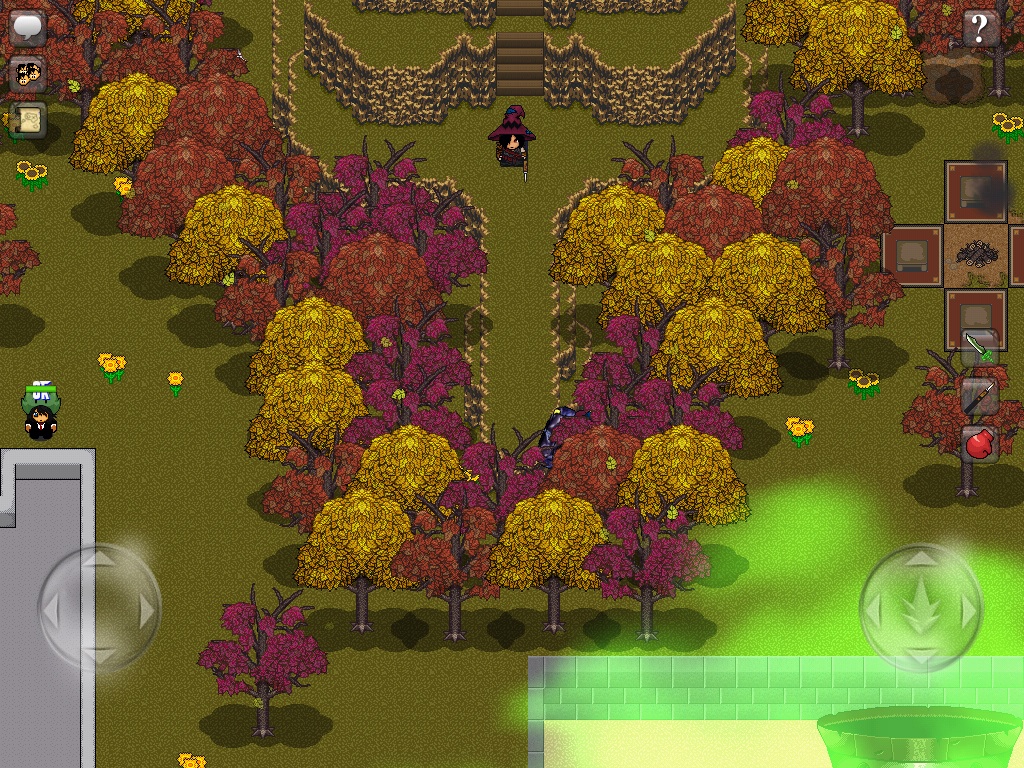1024x768 pixels.
Task: Select the black dagger weapon slot
Action: tap(980, 396)
